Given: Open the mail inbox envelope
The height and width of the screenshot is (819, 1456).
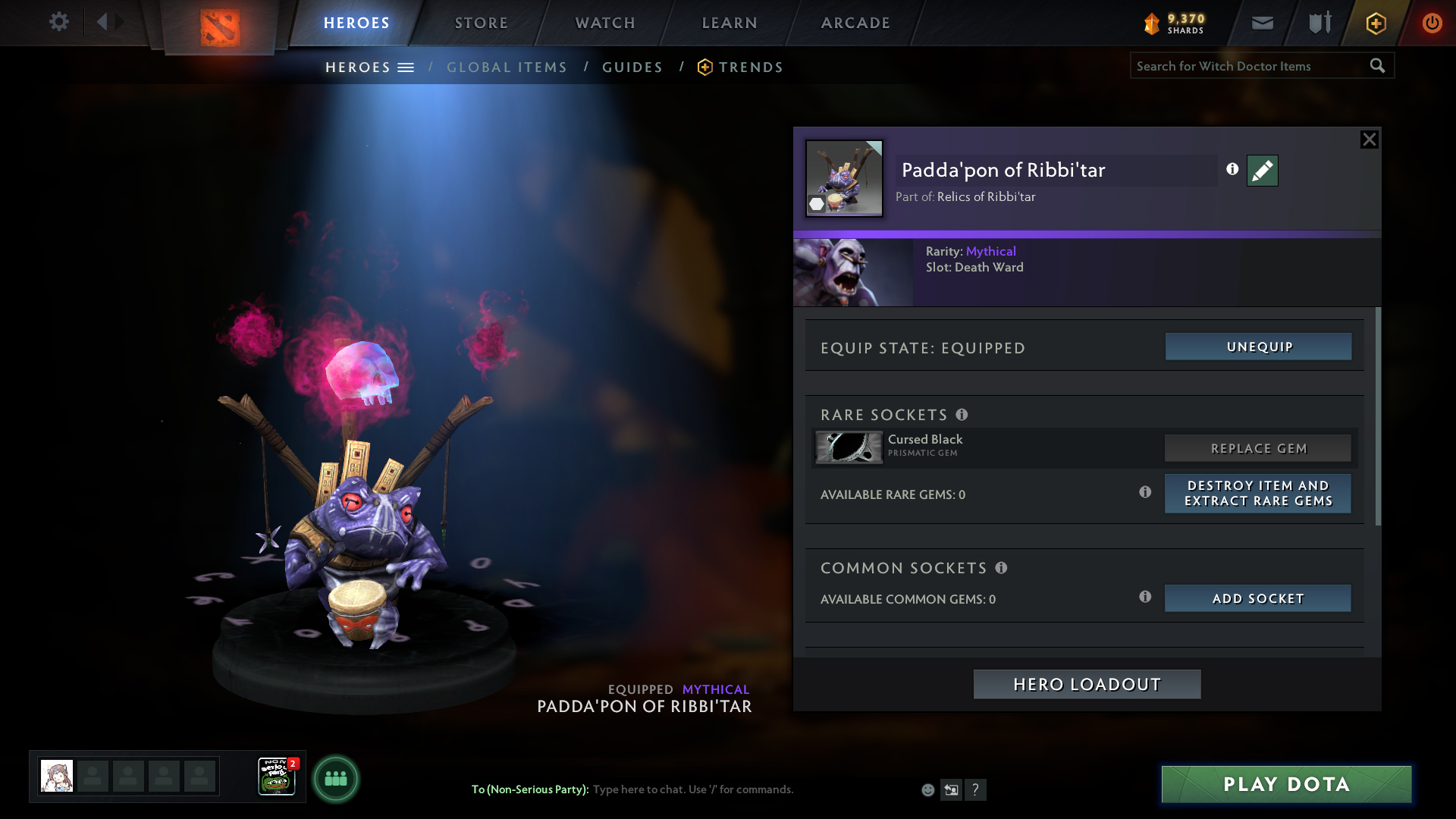Looking at the screenshot, I should [1262, 24].
